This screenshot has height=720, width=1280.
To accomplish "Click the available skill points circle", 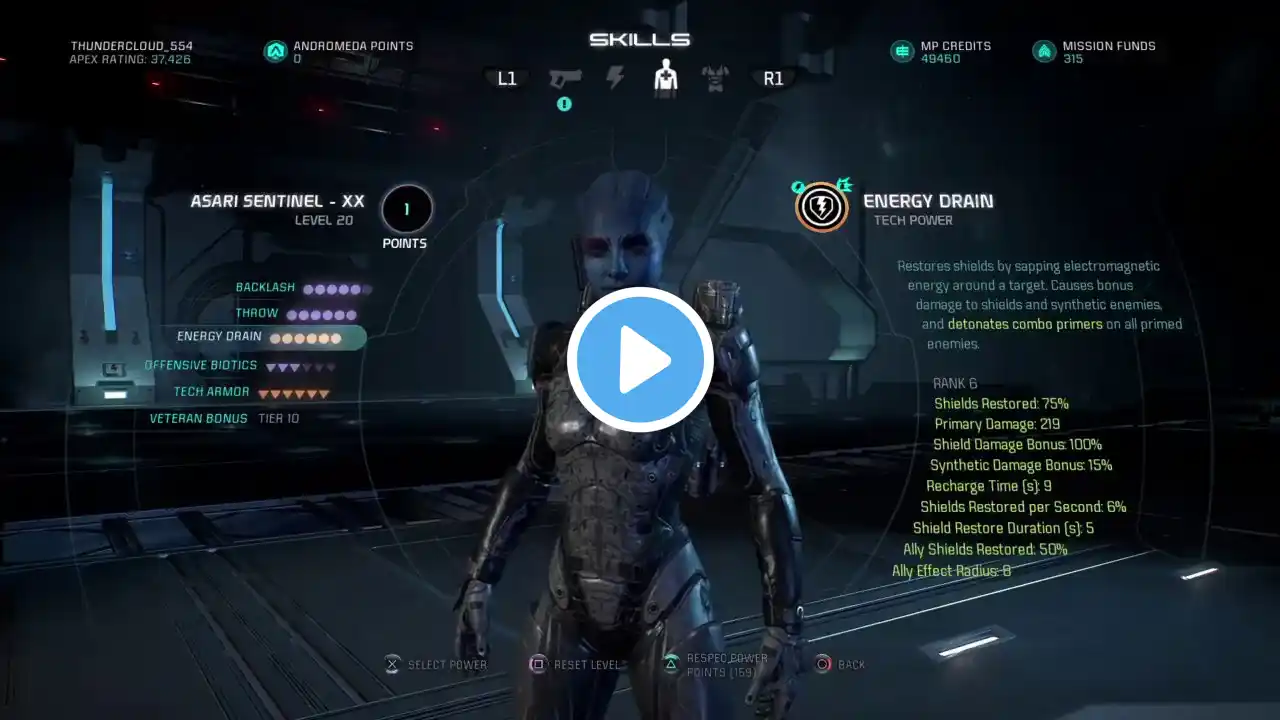I will [x=406, y=210].
